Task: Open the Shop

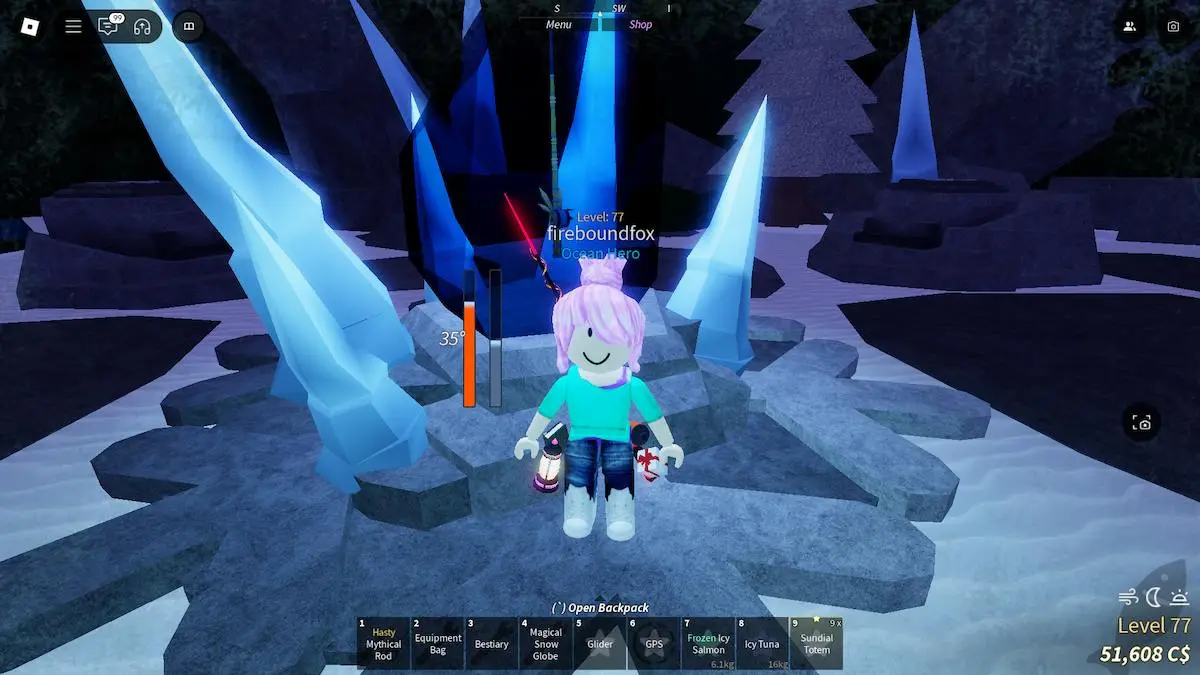Action: (640, 25)
